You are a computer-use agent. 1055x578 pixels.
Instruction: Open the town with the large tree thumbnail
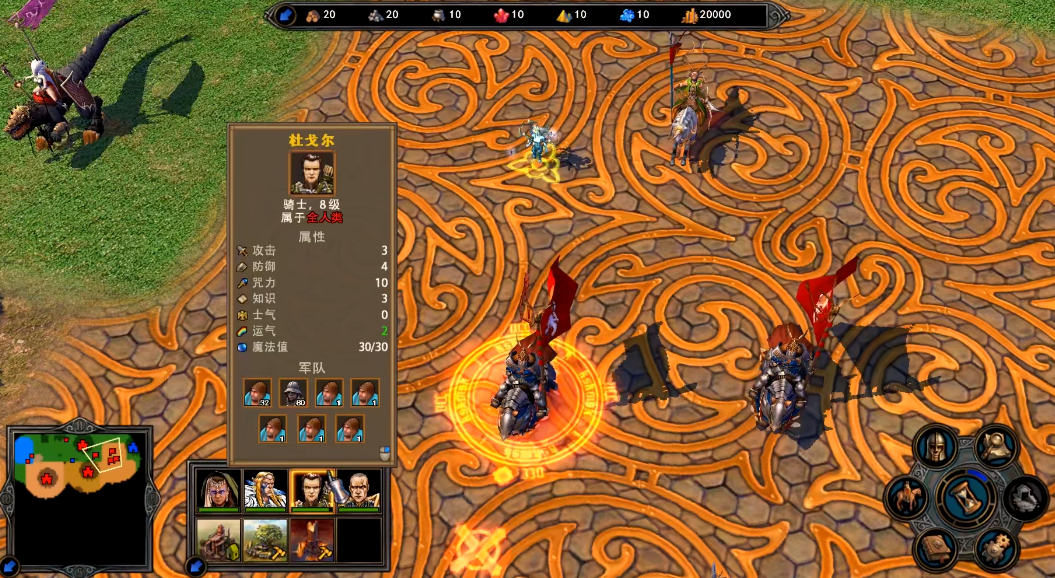(264, 540)
